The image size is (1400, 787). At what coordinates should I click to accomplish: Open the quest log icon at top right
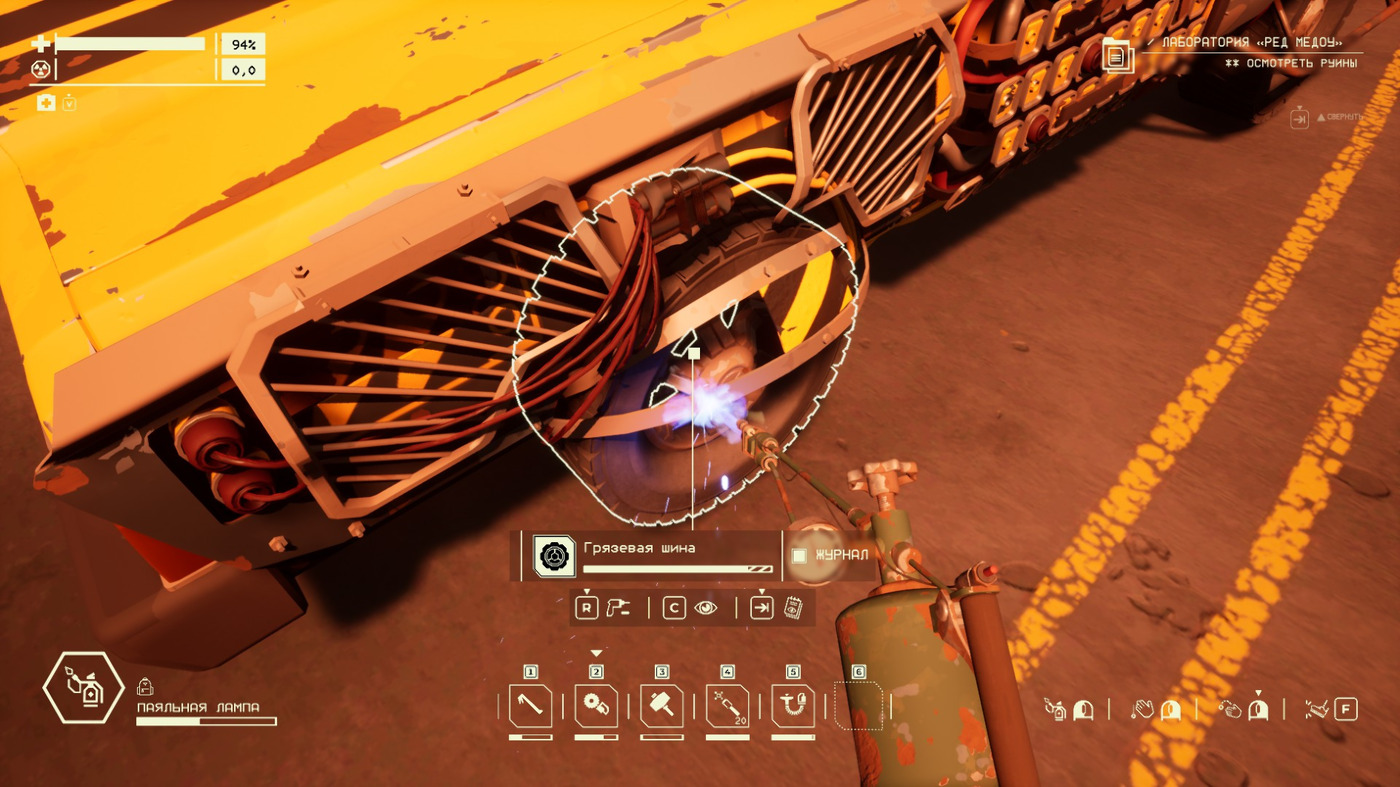click(x=1118, y=55)
